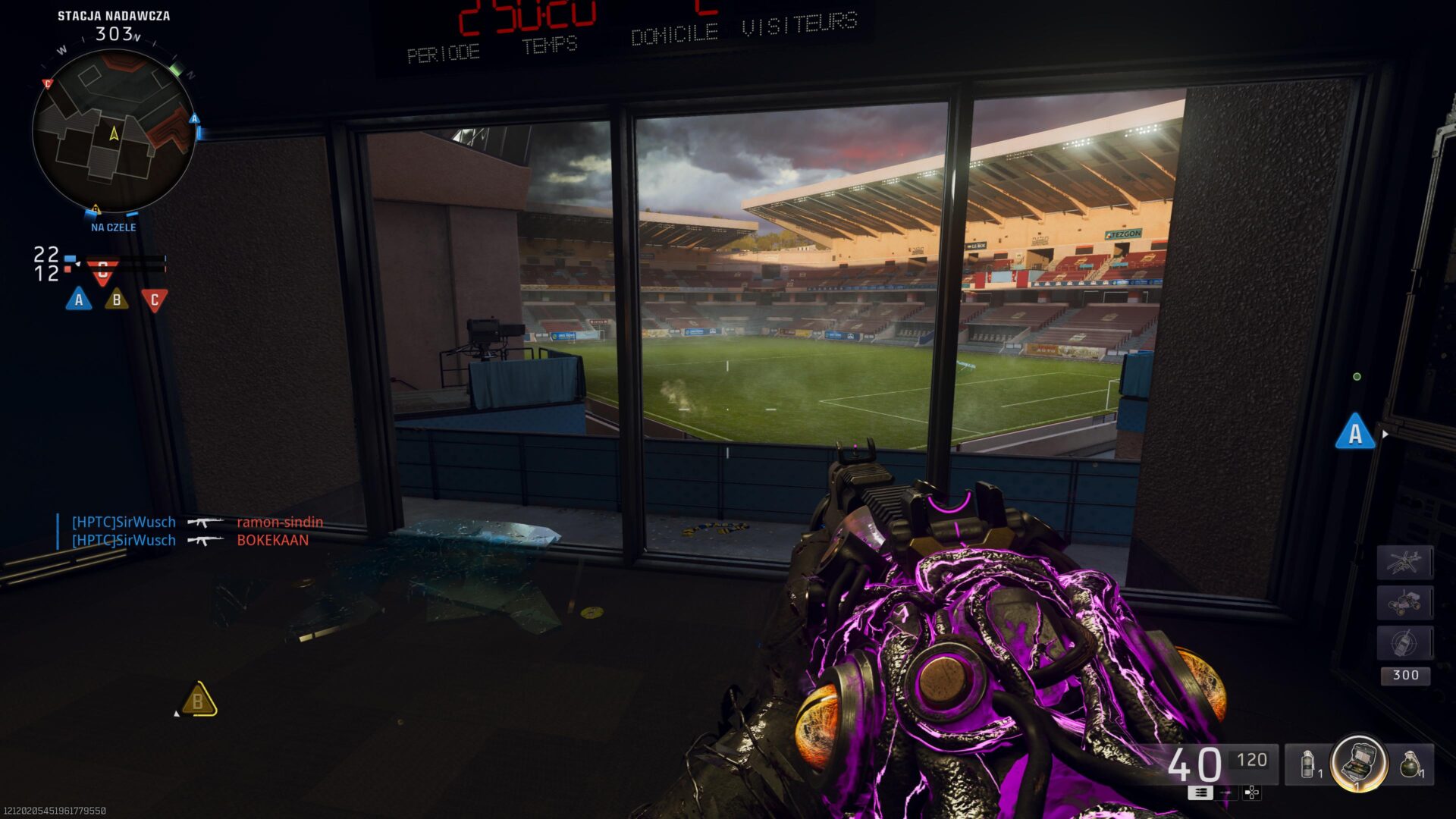Viewport: 1456px width, 819px height.
Task: Open the highlighted equipment box icon
Action: coord(1360,764)
